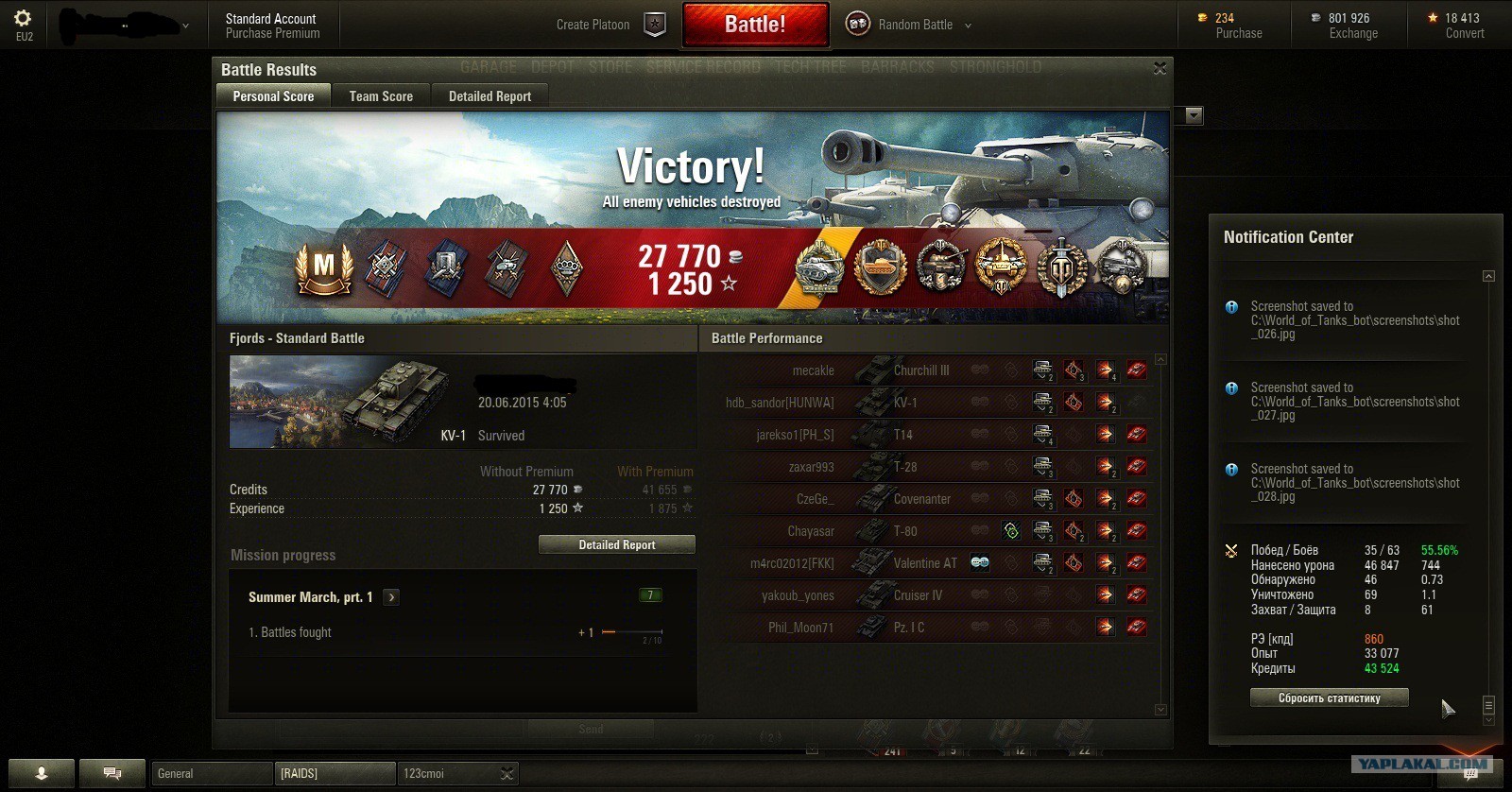Open the Detailed Report tab
Viewport: 1512px width, 792px height.
pos(490,96)
